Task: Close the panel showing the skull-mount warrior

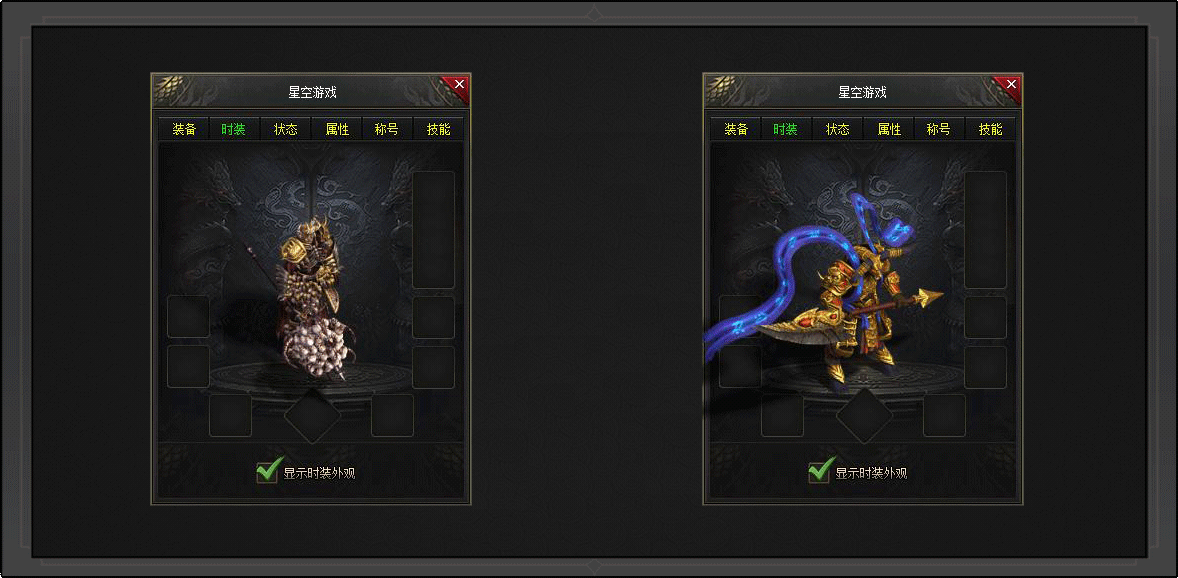Action: tap(459, 85)
